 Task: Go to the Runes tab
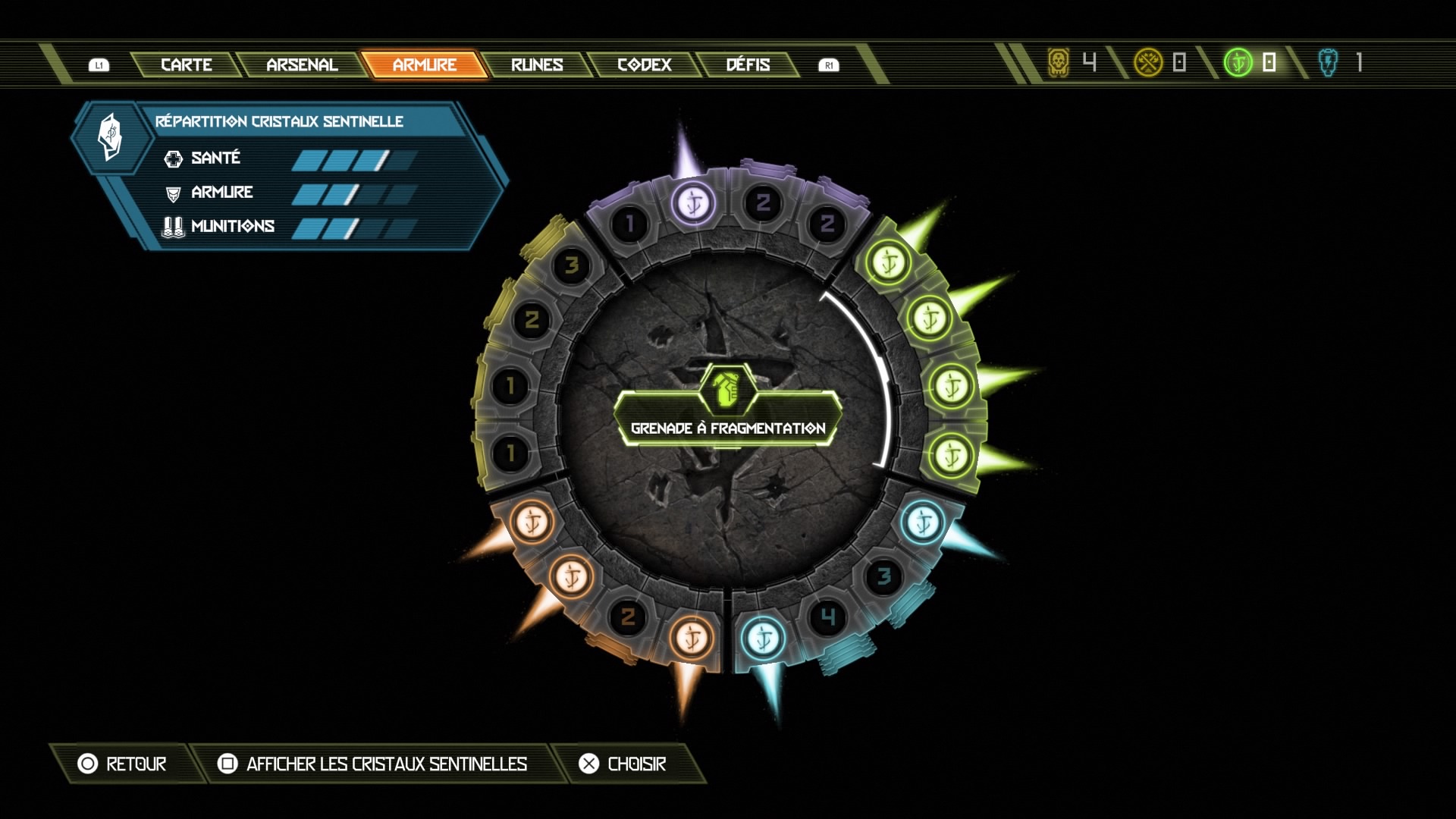click(x=537, y=65)
